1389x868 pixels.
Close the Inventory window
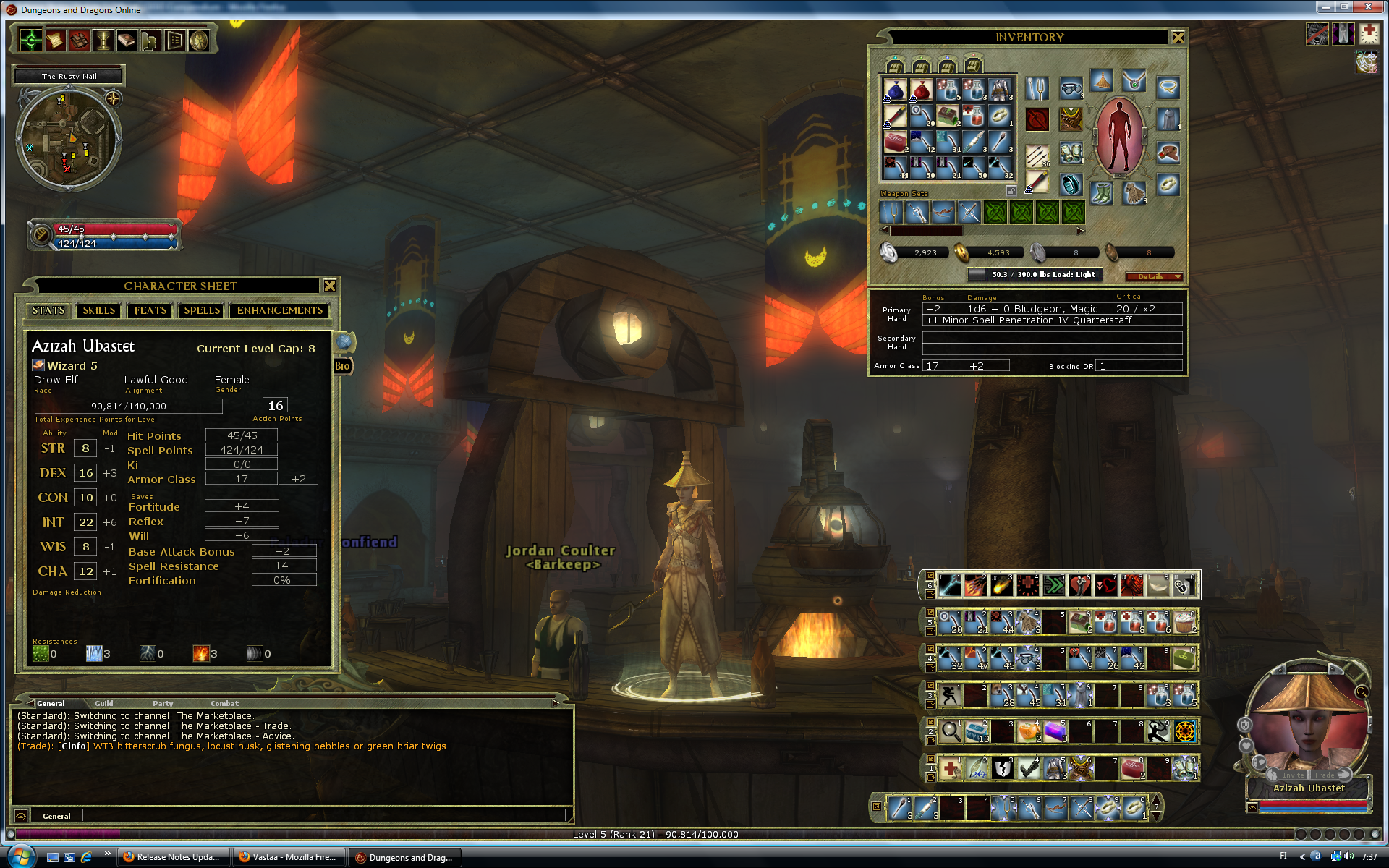coord(1178,38)
